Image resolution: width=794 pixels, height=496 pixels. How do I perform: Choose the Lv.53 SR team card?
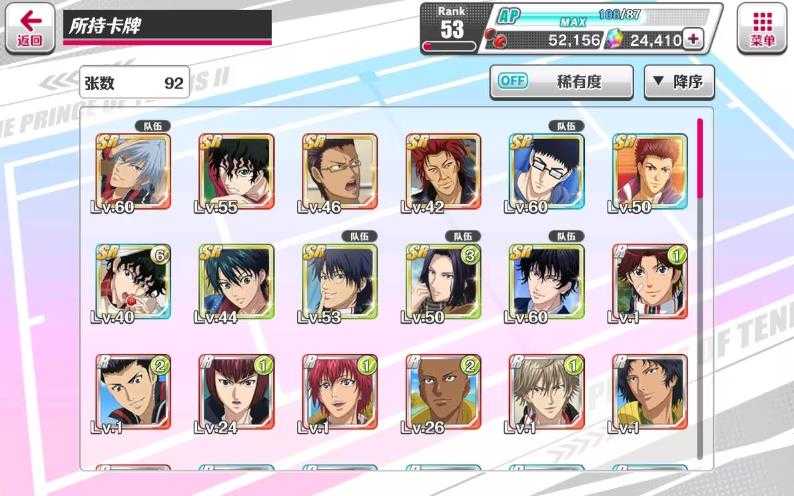click(x=340, y=281)
